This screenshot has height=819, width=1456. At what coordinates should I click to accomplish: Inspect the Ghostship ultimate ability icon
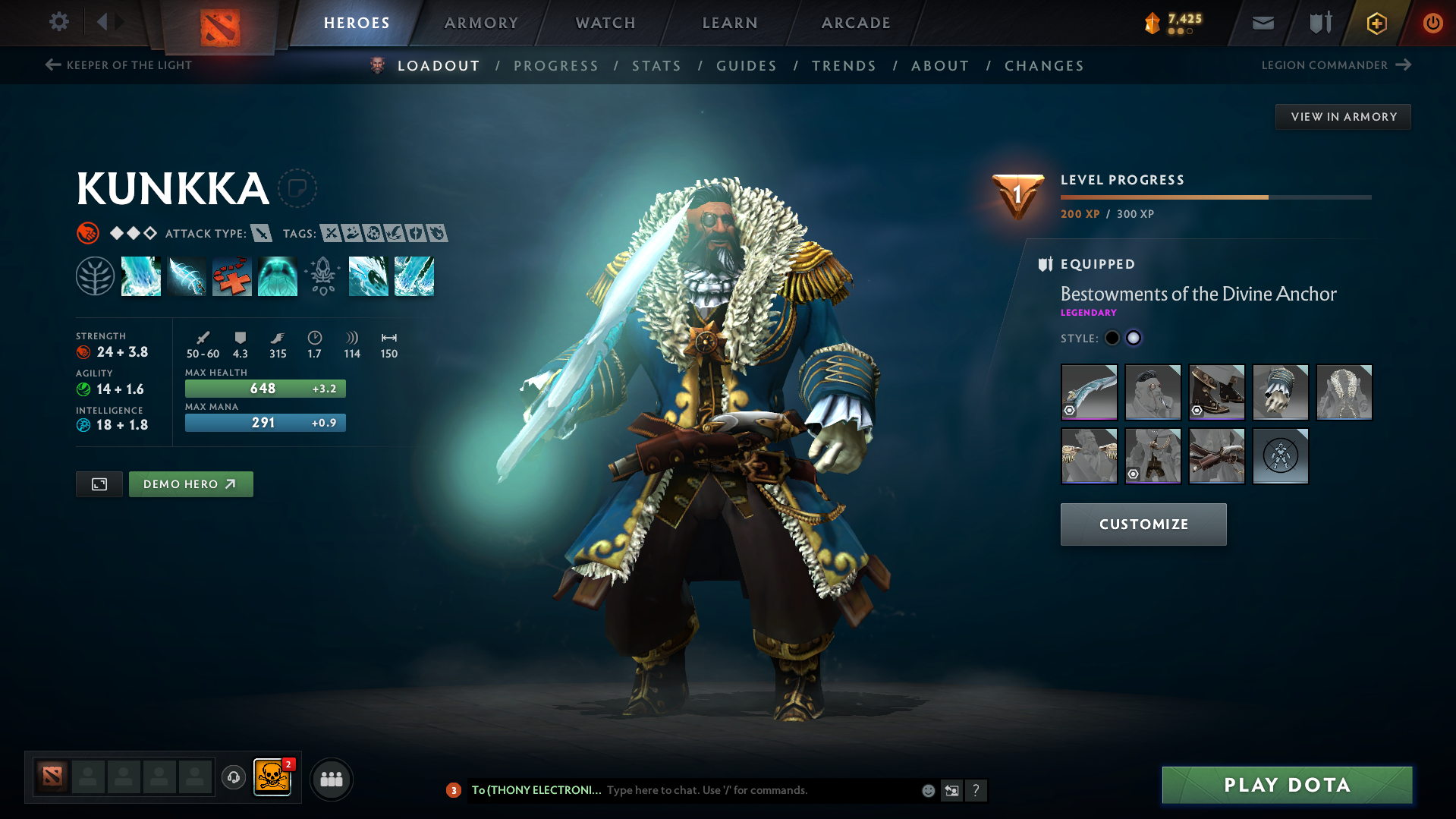278,276
